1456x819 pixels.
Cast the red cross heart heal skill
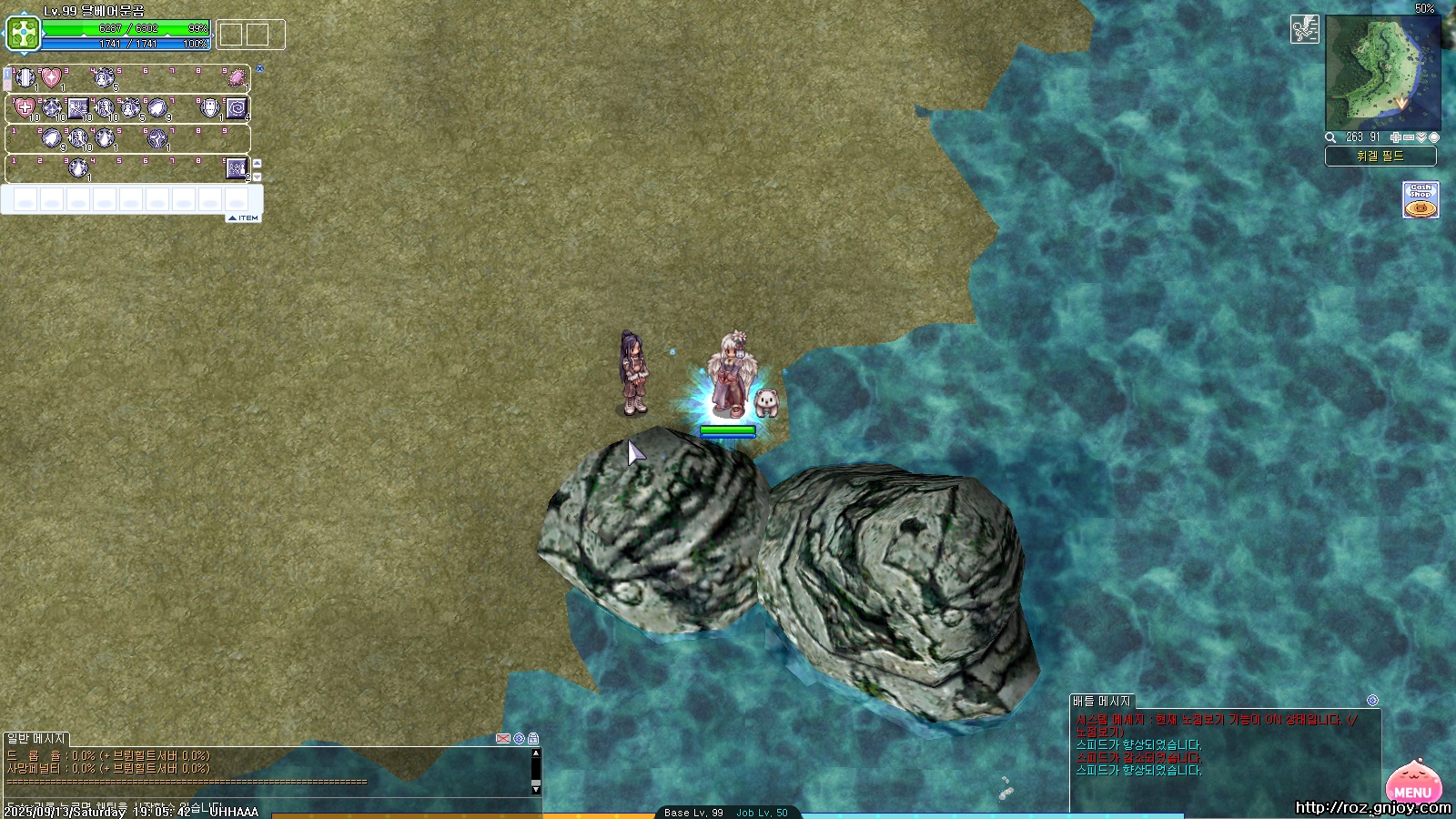point(25,109)
